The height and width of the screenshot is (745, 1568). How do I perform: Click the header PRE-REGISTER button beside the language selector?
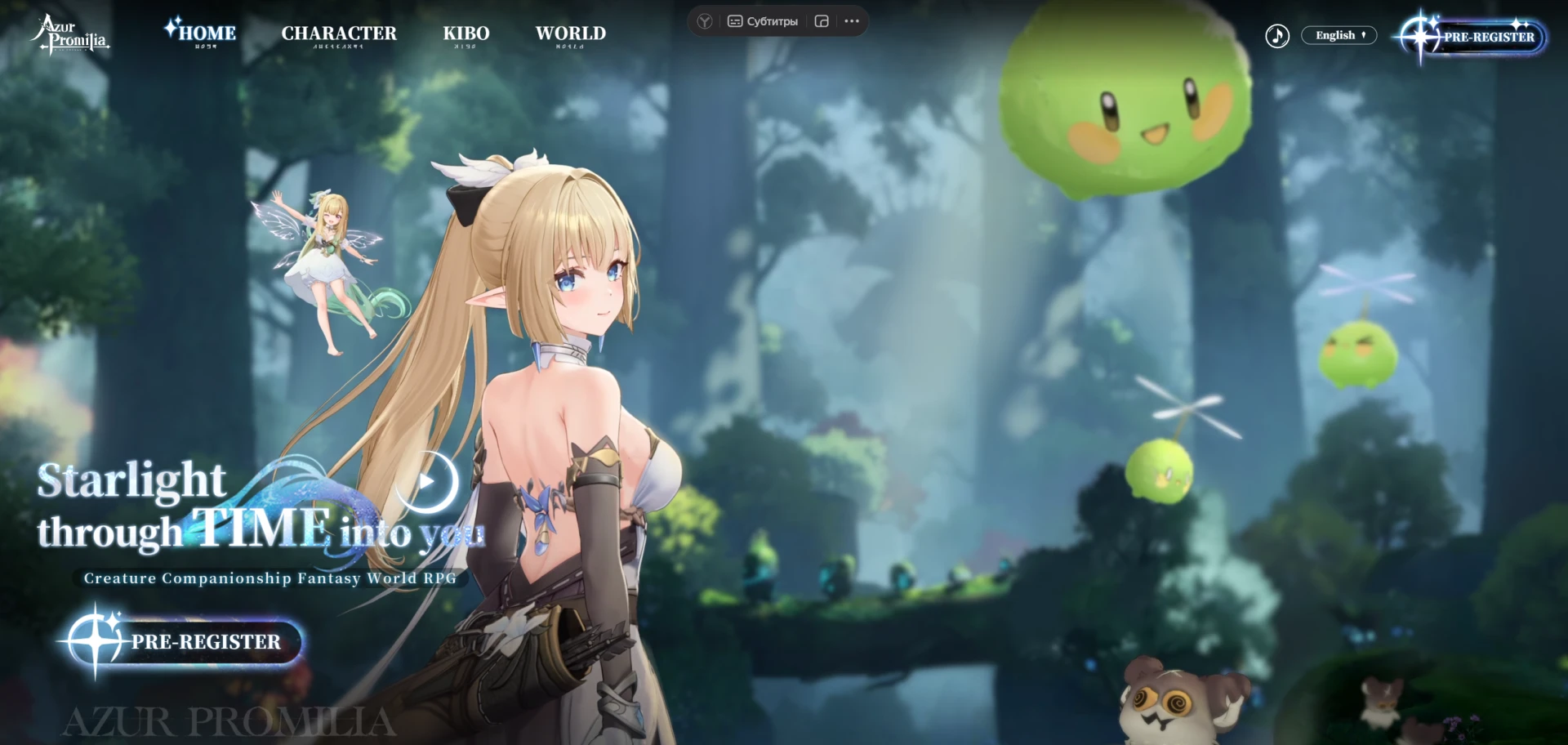(x=1477, y=37)
